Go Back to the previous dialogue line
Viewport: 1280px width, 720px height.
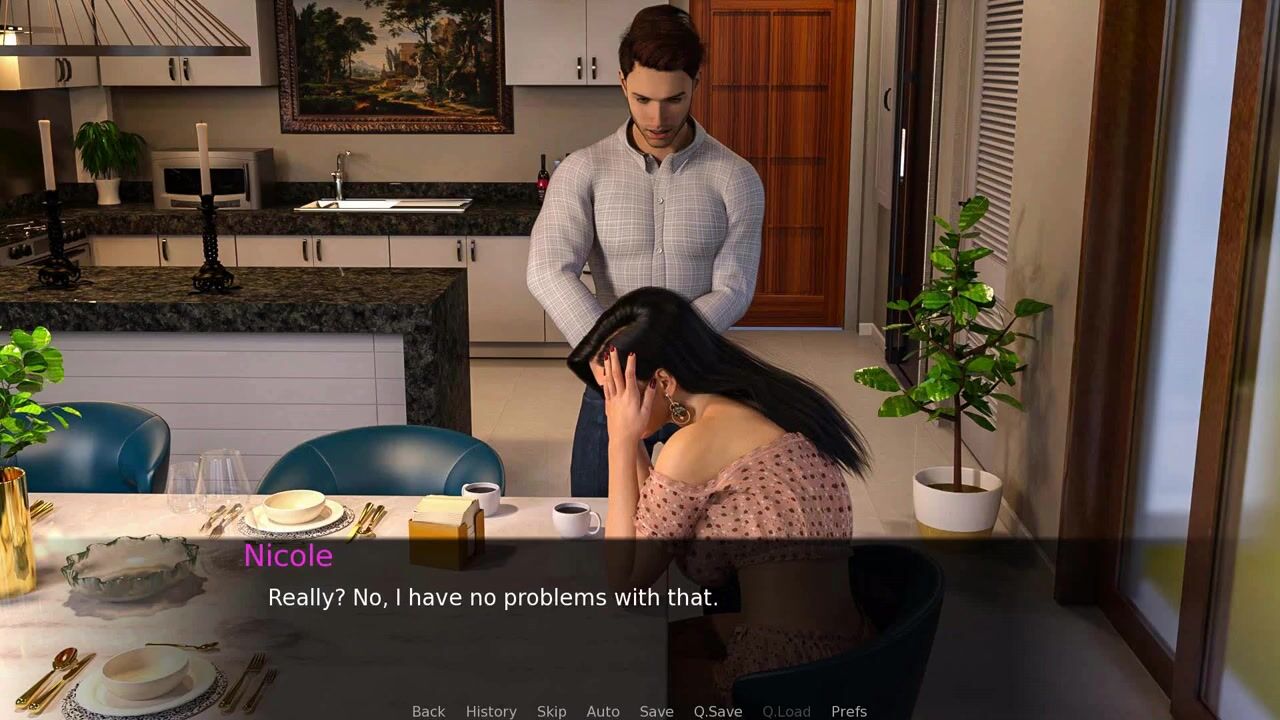point(428,711)
